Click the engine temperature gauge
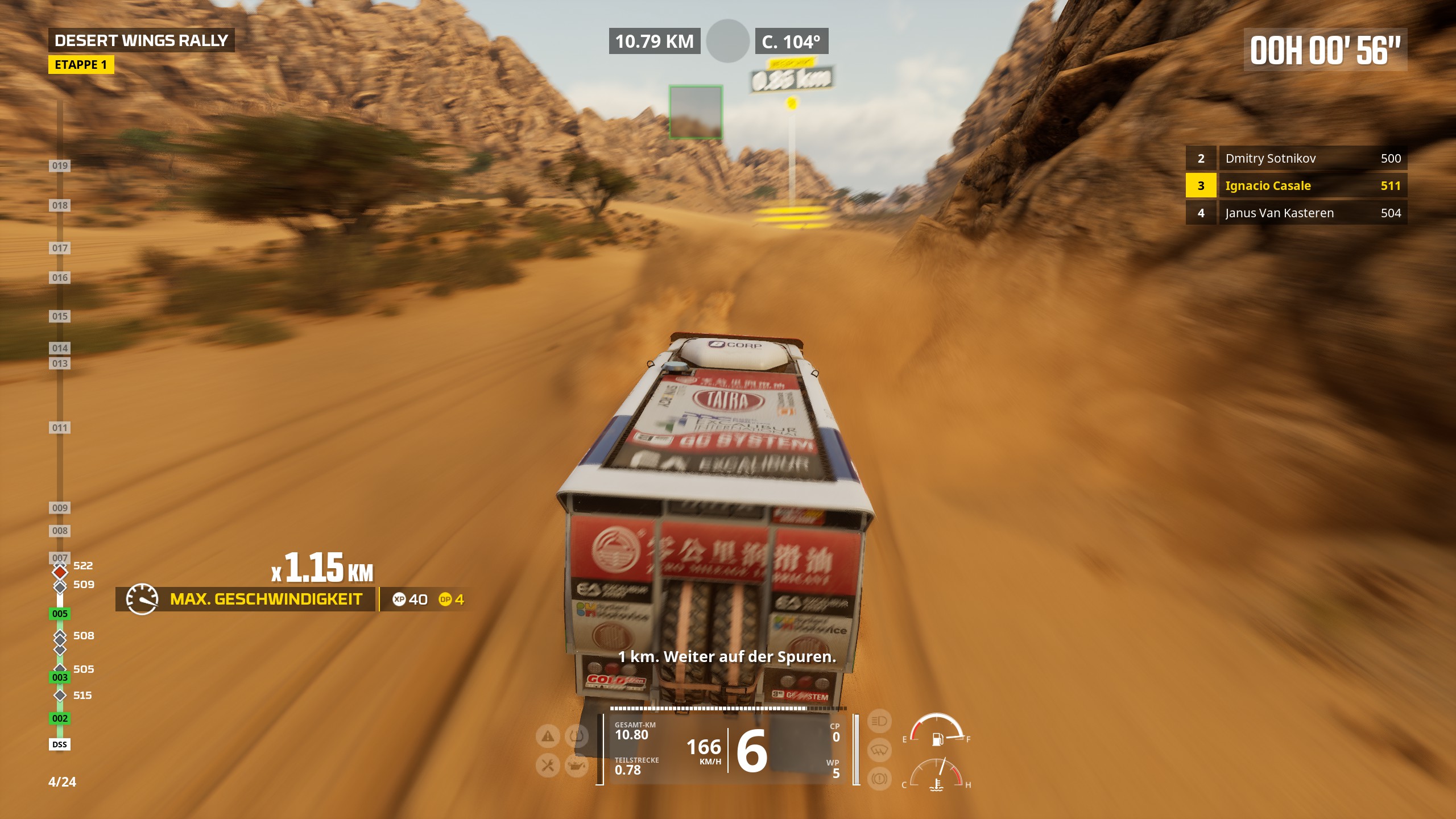The width and height of the screenshot is (1456, 819). coord(937,775)
